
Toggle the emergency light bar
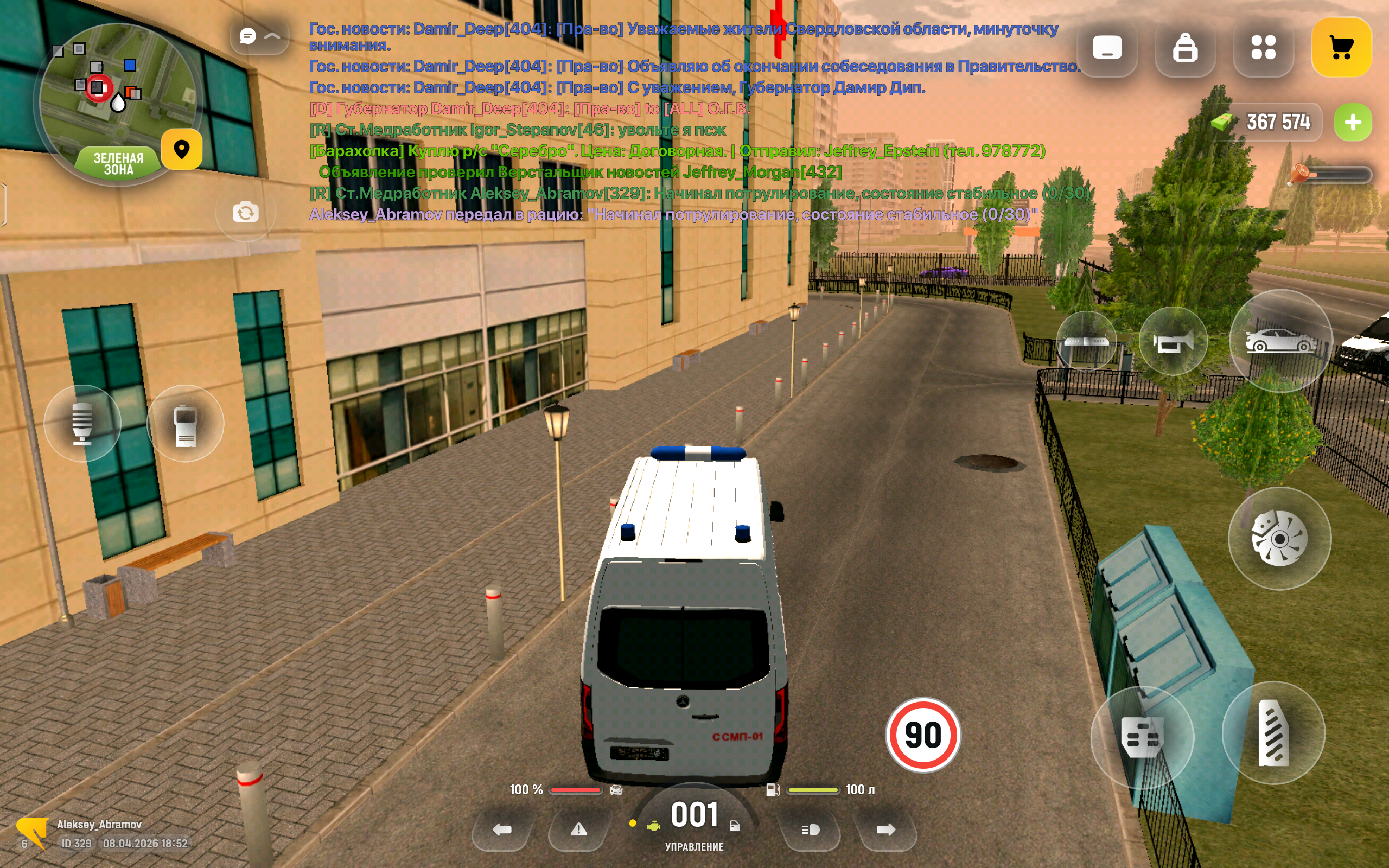click(x=1086, y=342)
